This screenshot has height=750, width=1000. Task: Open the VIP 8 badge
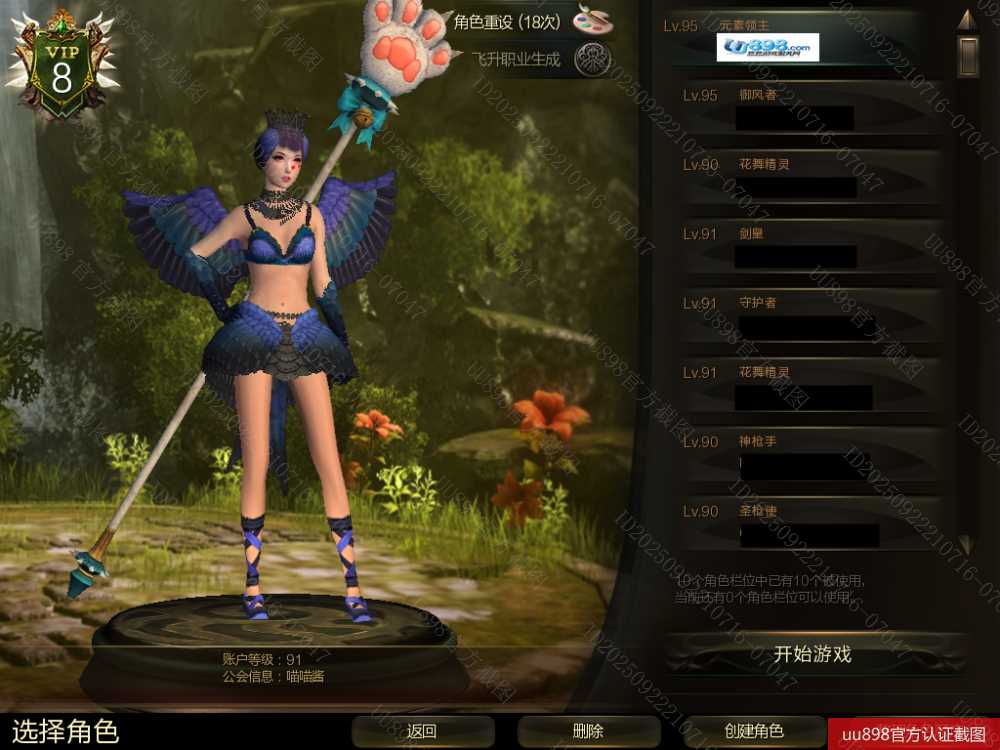(62, 68)
